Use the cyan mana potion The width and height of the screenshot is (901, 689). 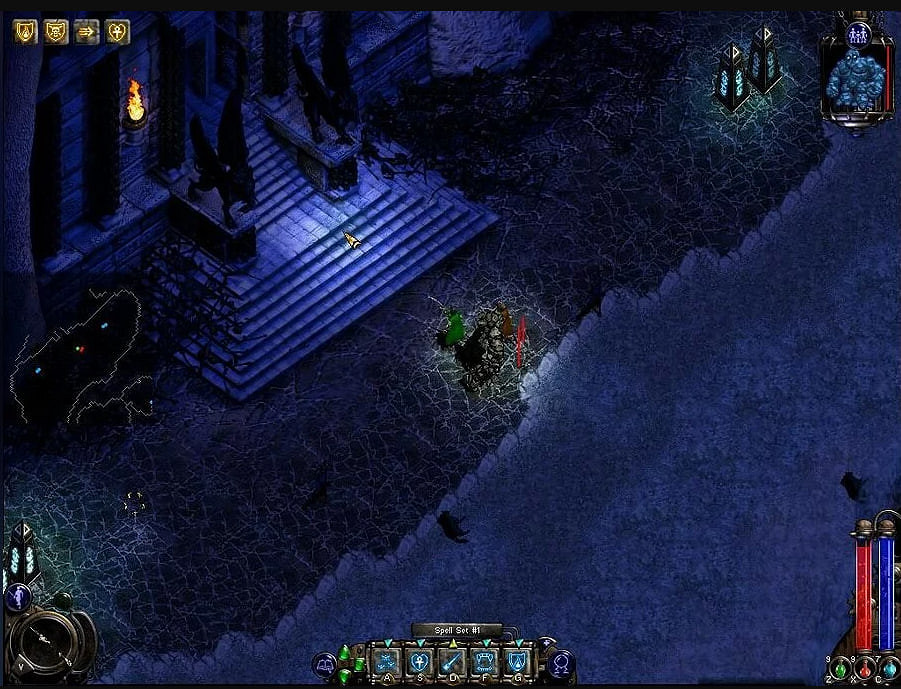click(888, 668)
